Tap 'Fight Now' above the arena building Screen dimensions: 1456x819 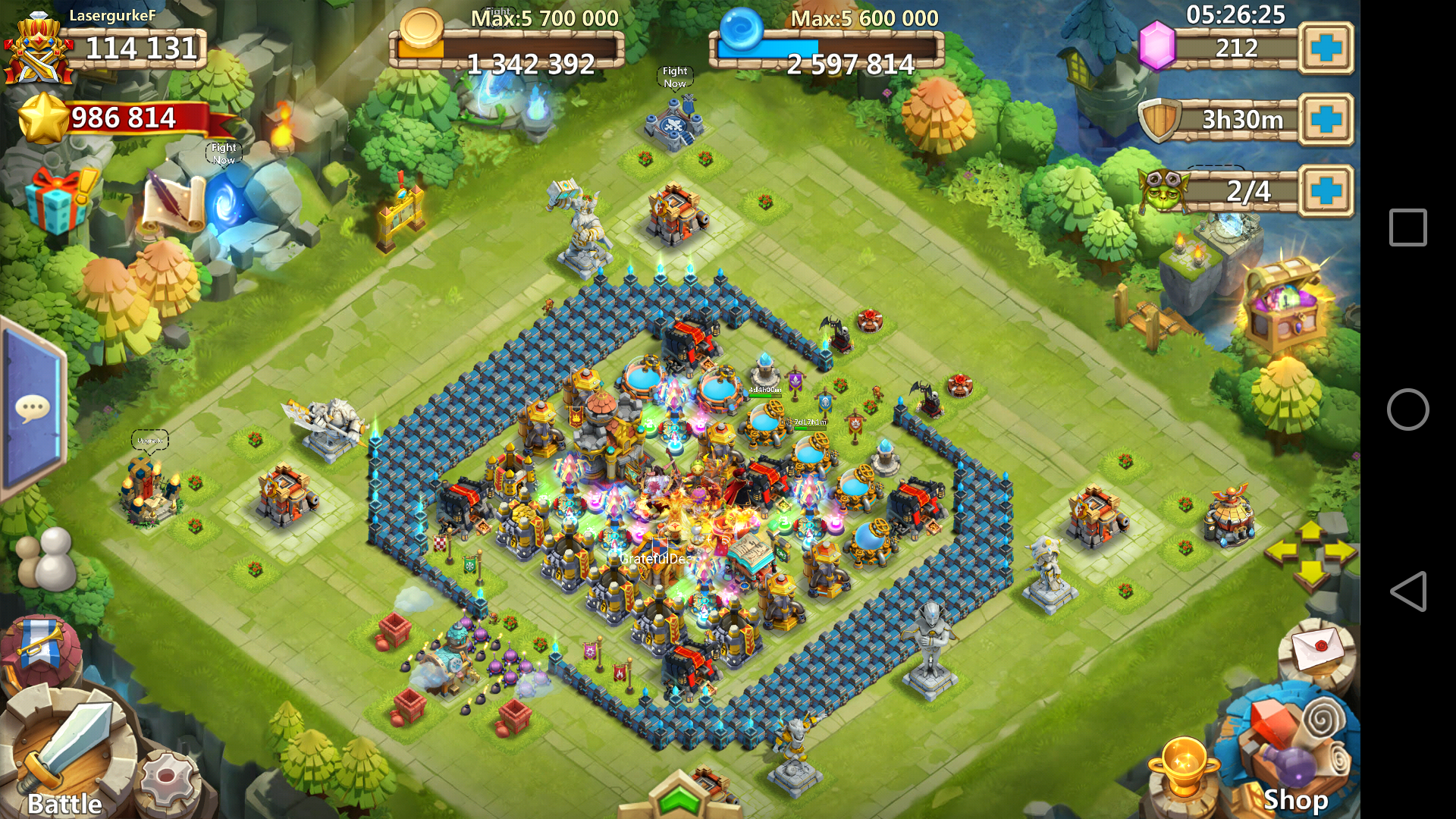pos(673,76)
